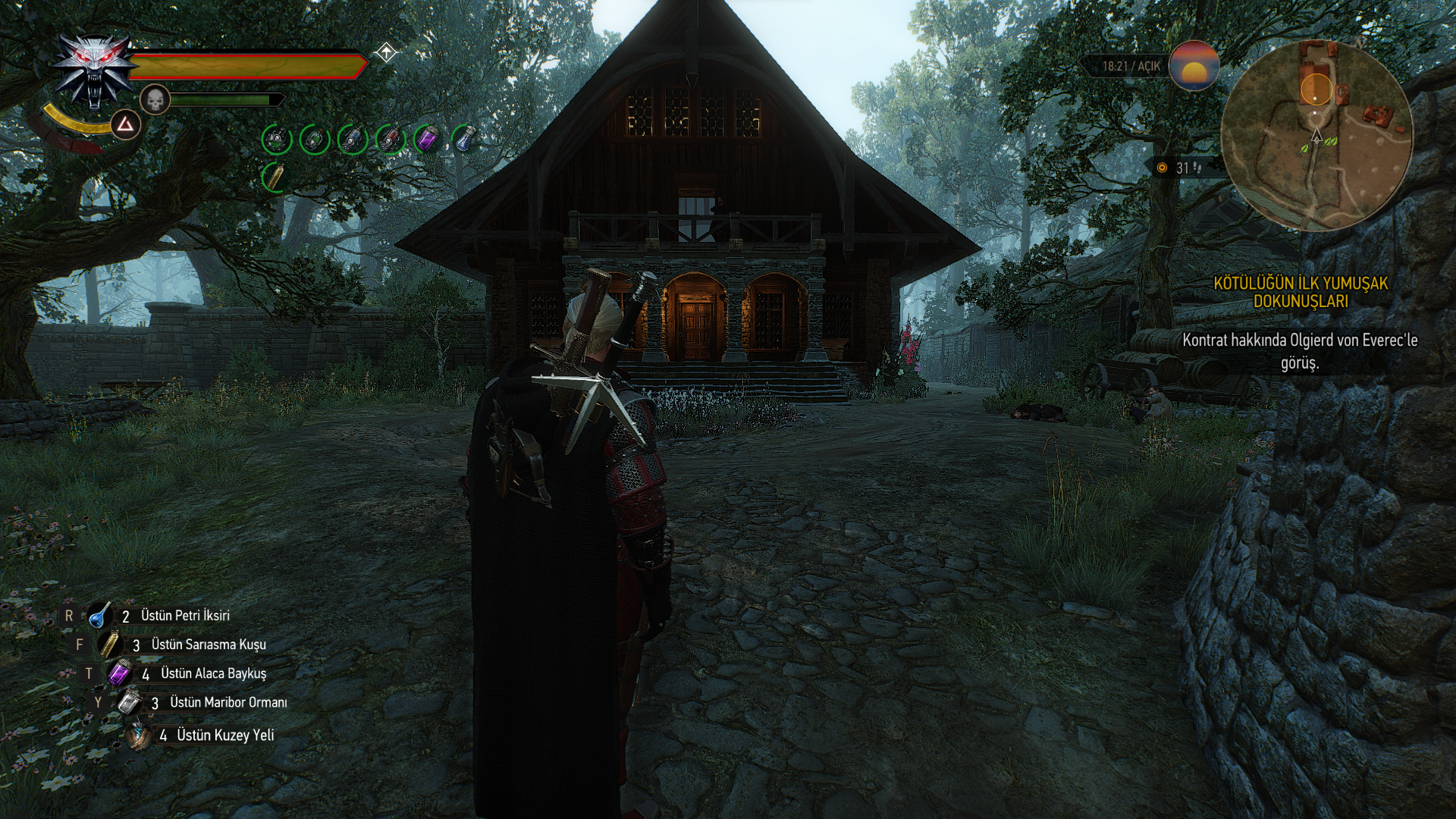
Task: Check the purple jar buff in the buff row
Action: [x=427, y=140]
